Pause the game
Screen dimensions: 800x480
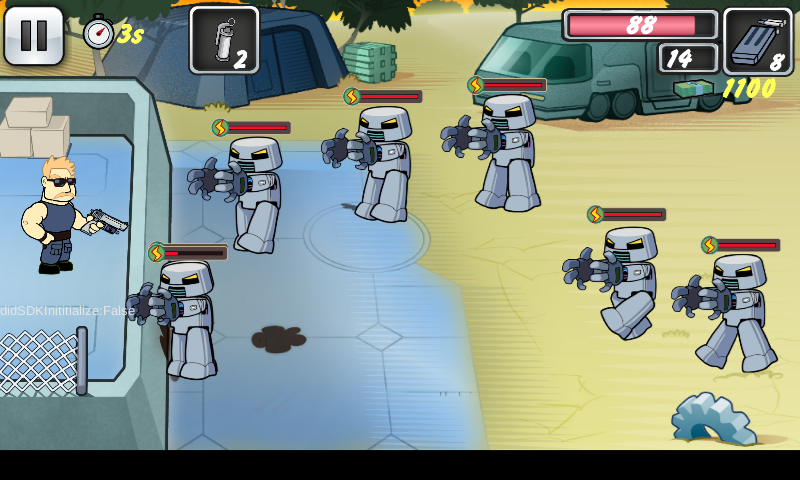click(x=34, y=36)
